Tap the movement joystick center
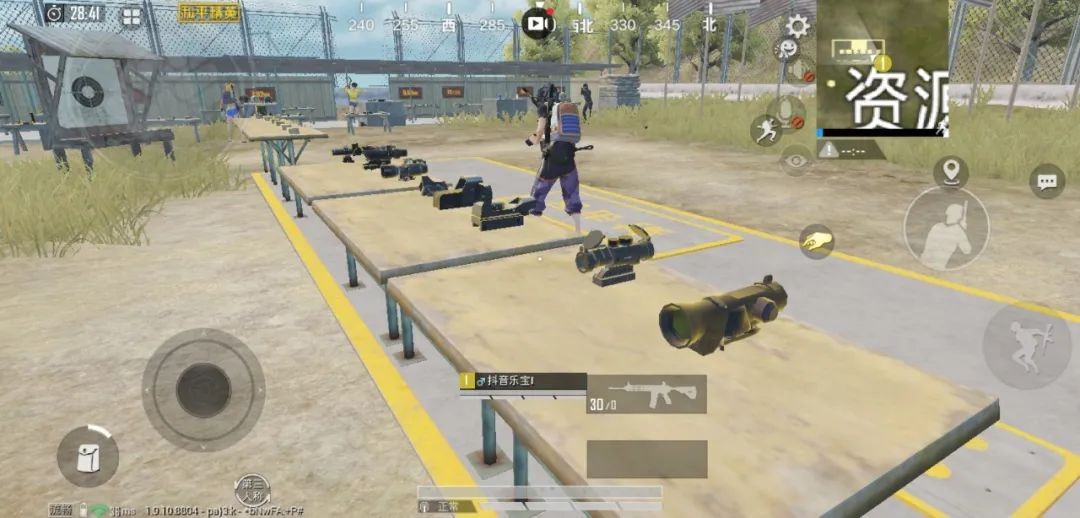The image size is (1080, 518). coord(204,390)
